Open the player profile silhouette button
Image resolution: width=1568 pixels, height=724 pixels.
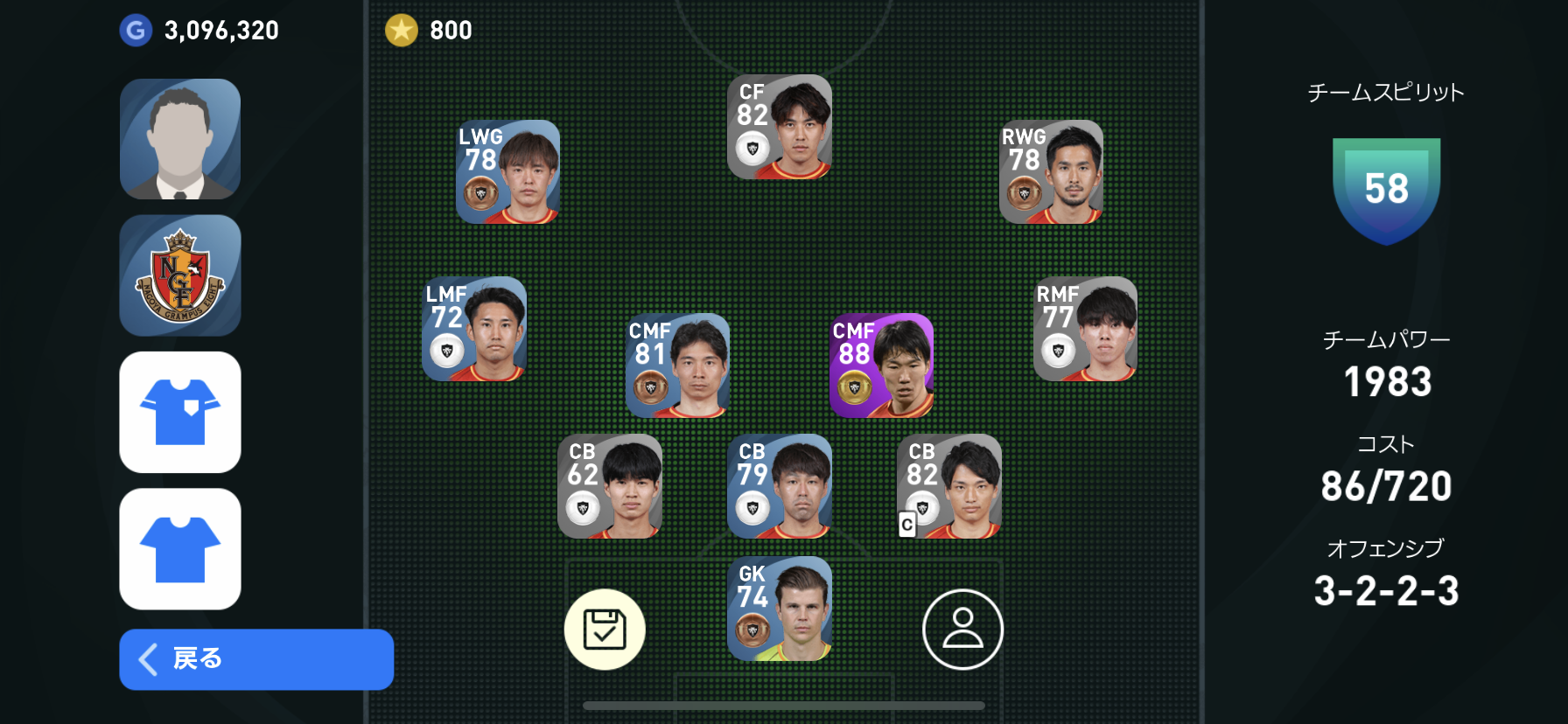click(962, 630)
